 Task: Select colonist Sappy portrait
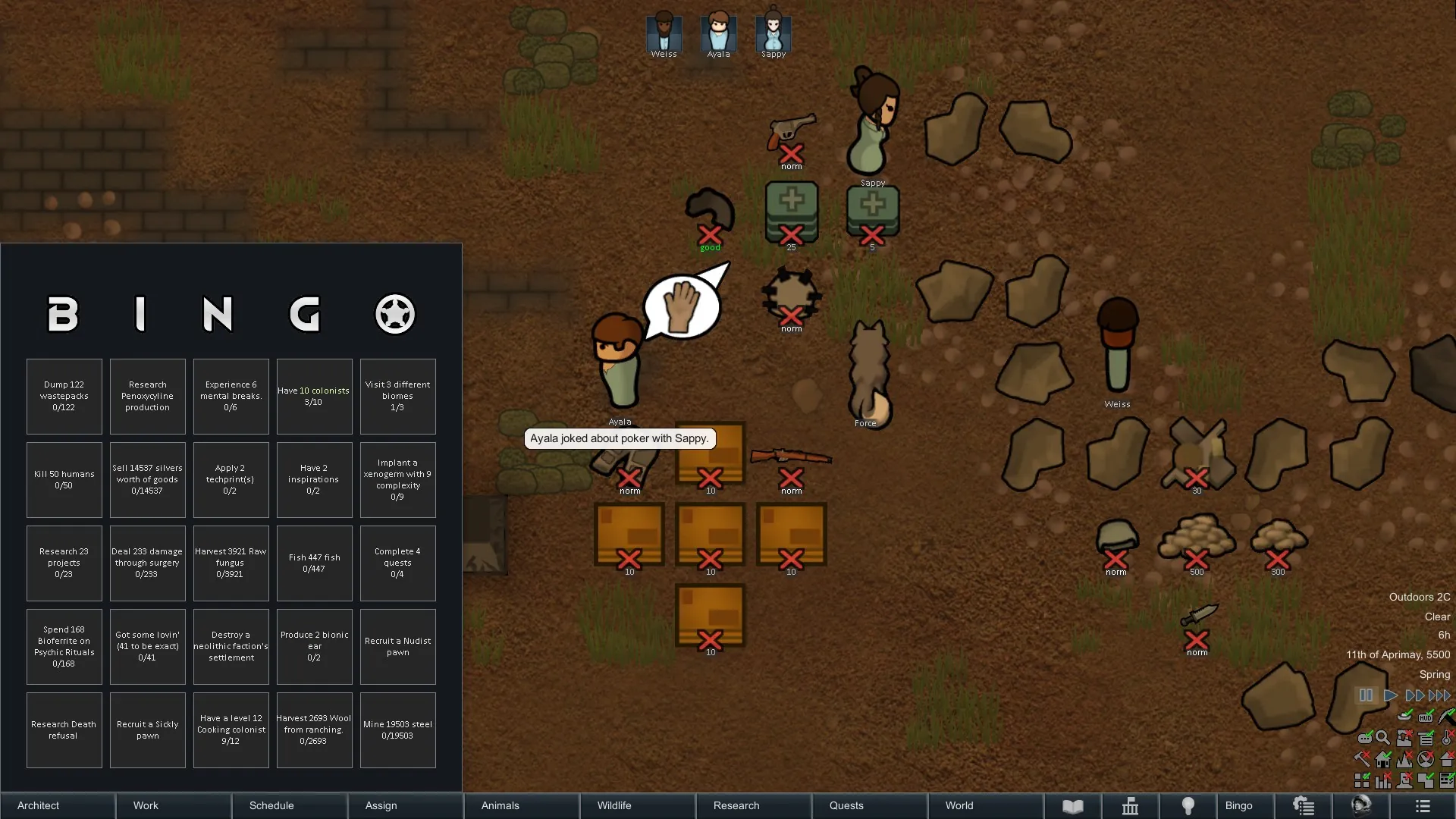tap(773, 34)
